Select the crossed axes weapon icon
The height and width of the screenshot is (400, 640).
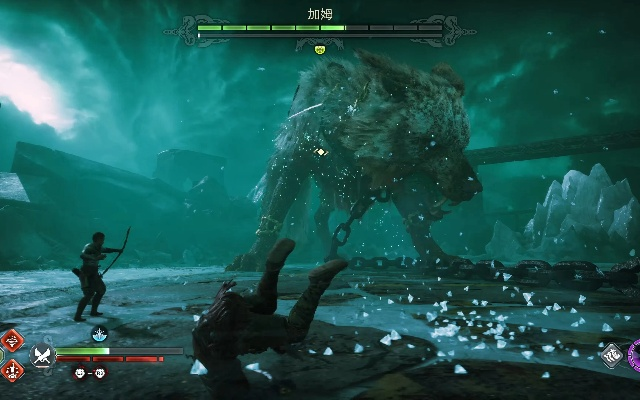click(41, 355)
